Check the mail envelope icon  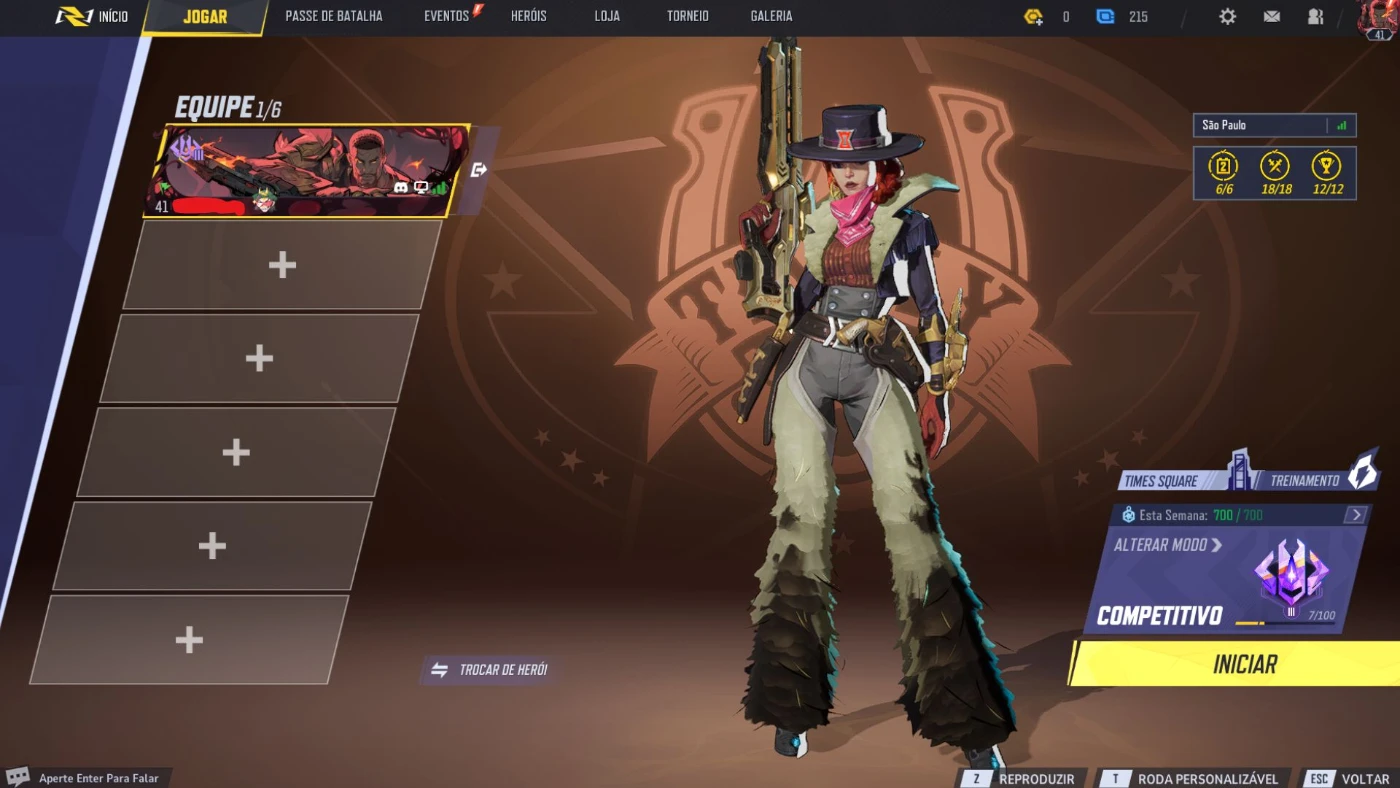point(1272,17)
